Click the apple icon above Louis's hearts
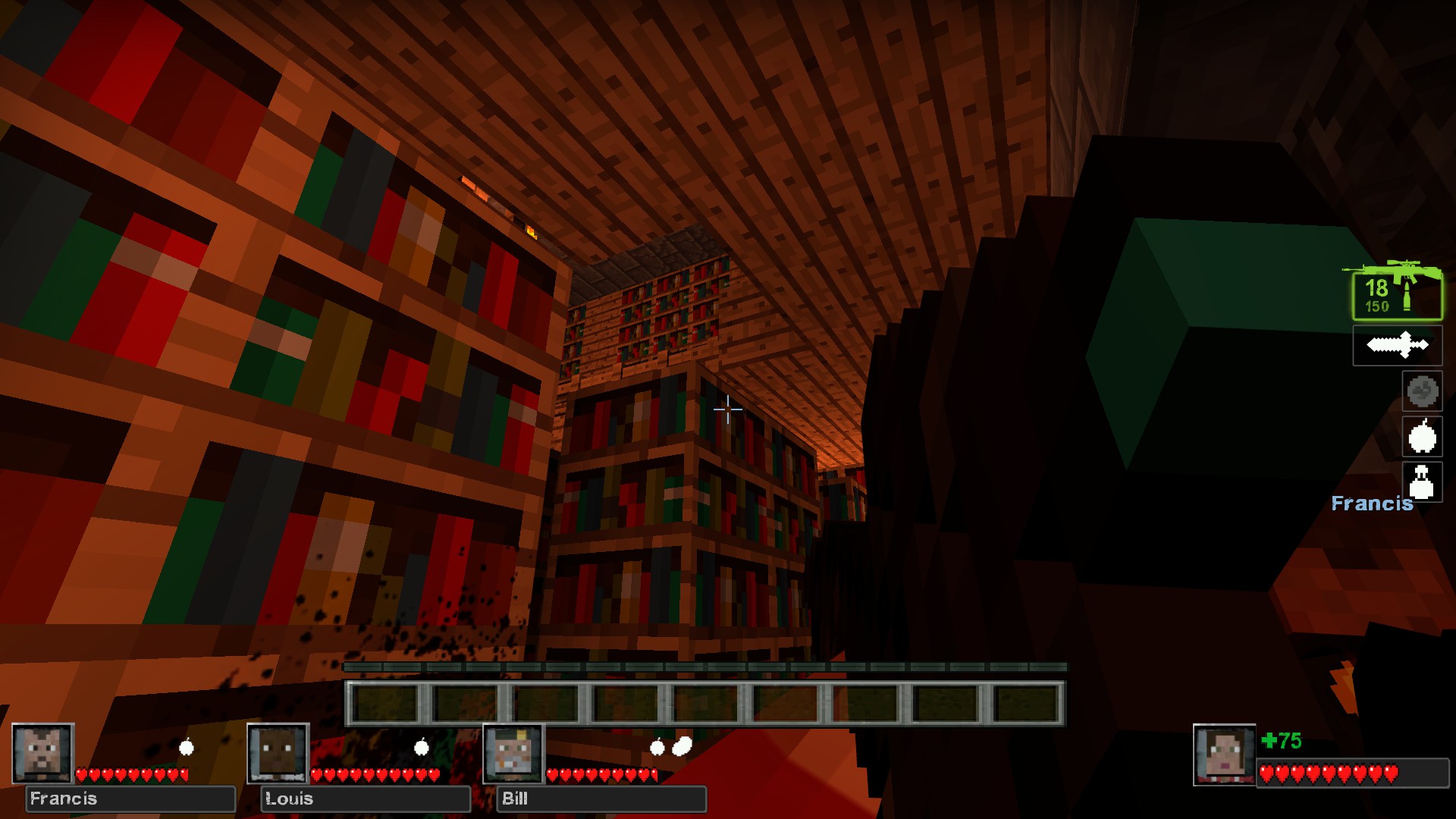1456x819 pixels. 422,748
